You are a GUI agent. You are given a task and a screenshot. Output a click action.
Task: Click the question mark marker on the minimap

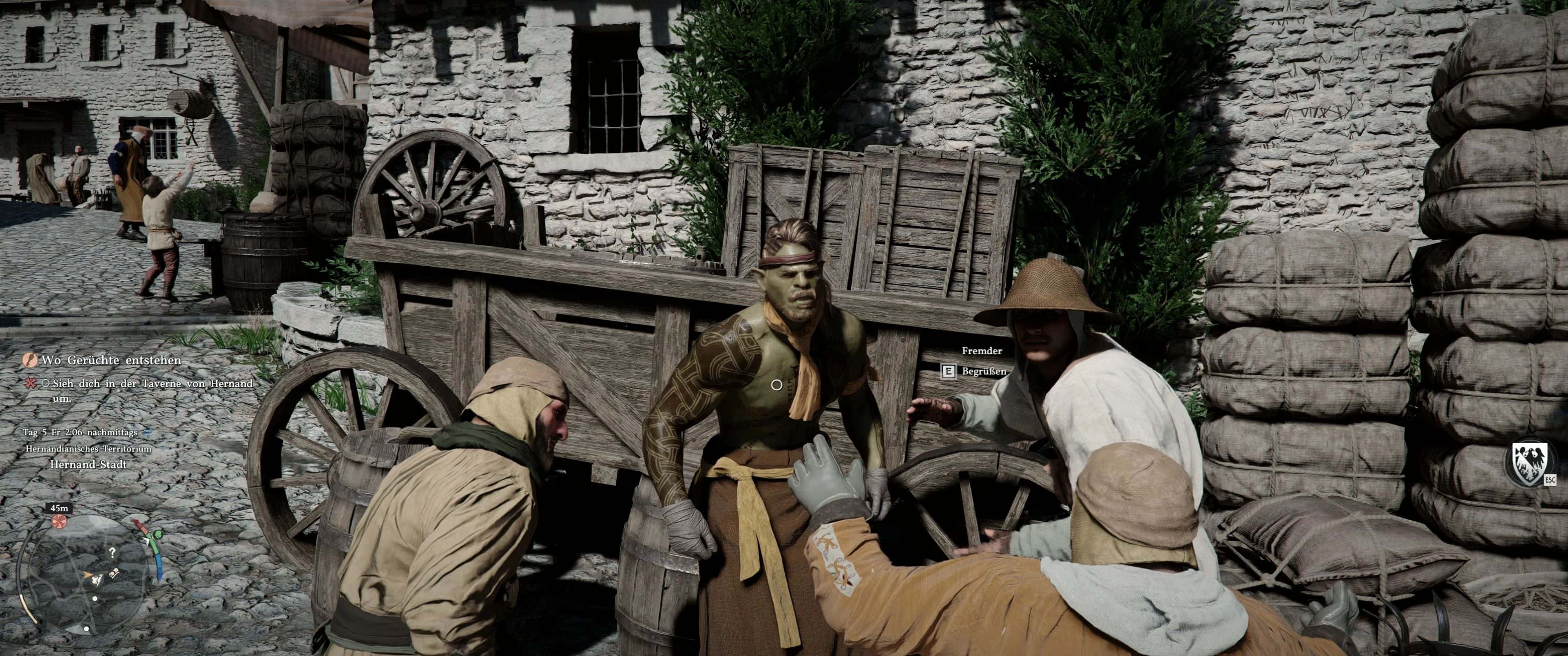pos(112,552)
